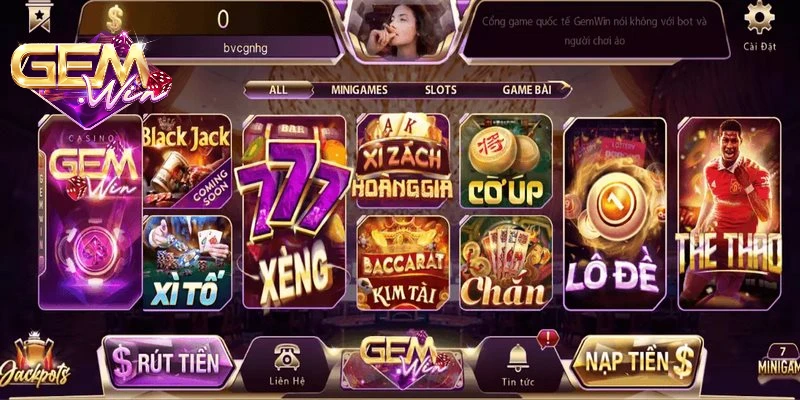The height and width of the screenshot is (400, 800).
Task: Open the Lô Đề lottery tile
Action: click(615, 212)
